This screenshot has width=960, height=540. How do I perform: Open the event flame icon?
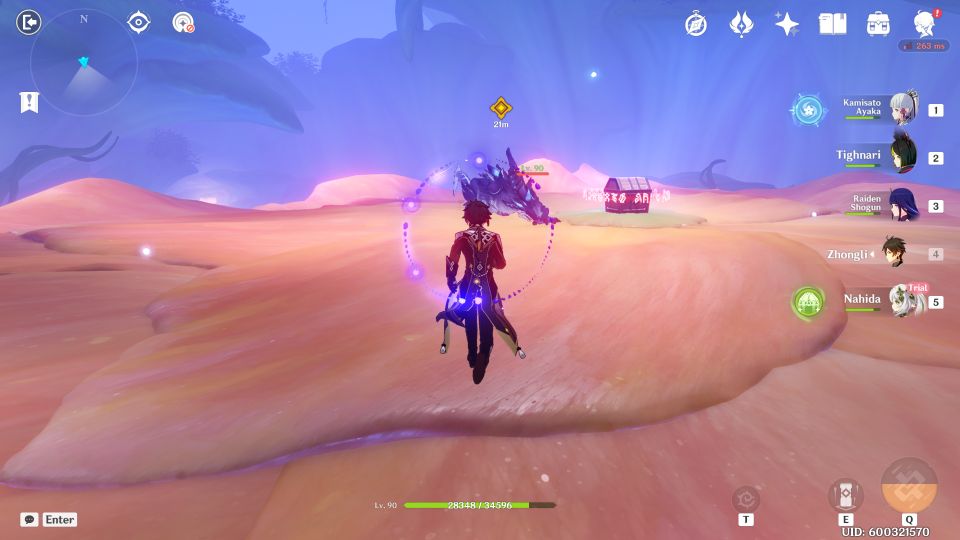[741, 24]
